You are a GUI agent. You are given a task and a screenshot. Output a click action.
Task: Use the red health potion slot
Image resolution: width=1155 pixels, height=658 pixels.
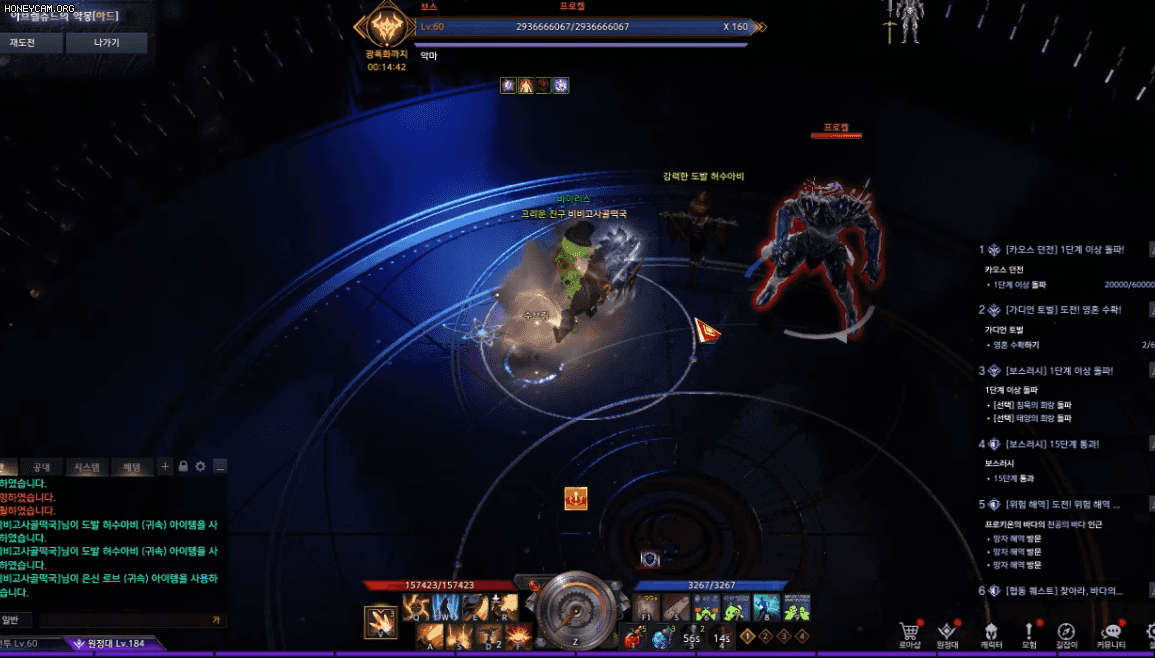coord(632,635)
